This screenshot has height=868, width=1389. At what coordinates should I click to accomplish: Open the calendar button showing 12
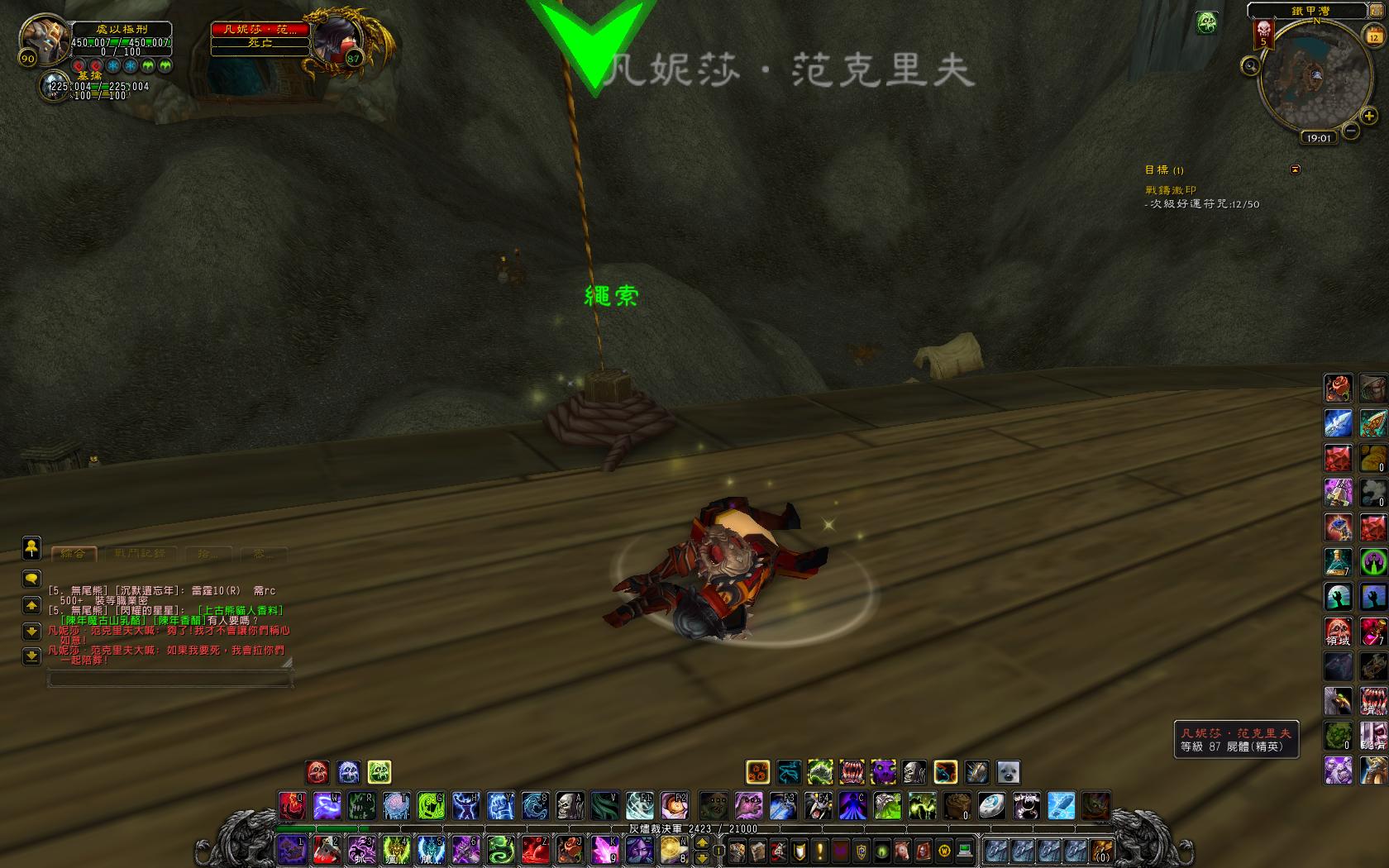pos(1373,36)
